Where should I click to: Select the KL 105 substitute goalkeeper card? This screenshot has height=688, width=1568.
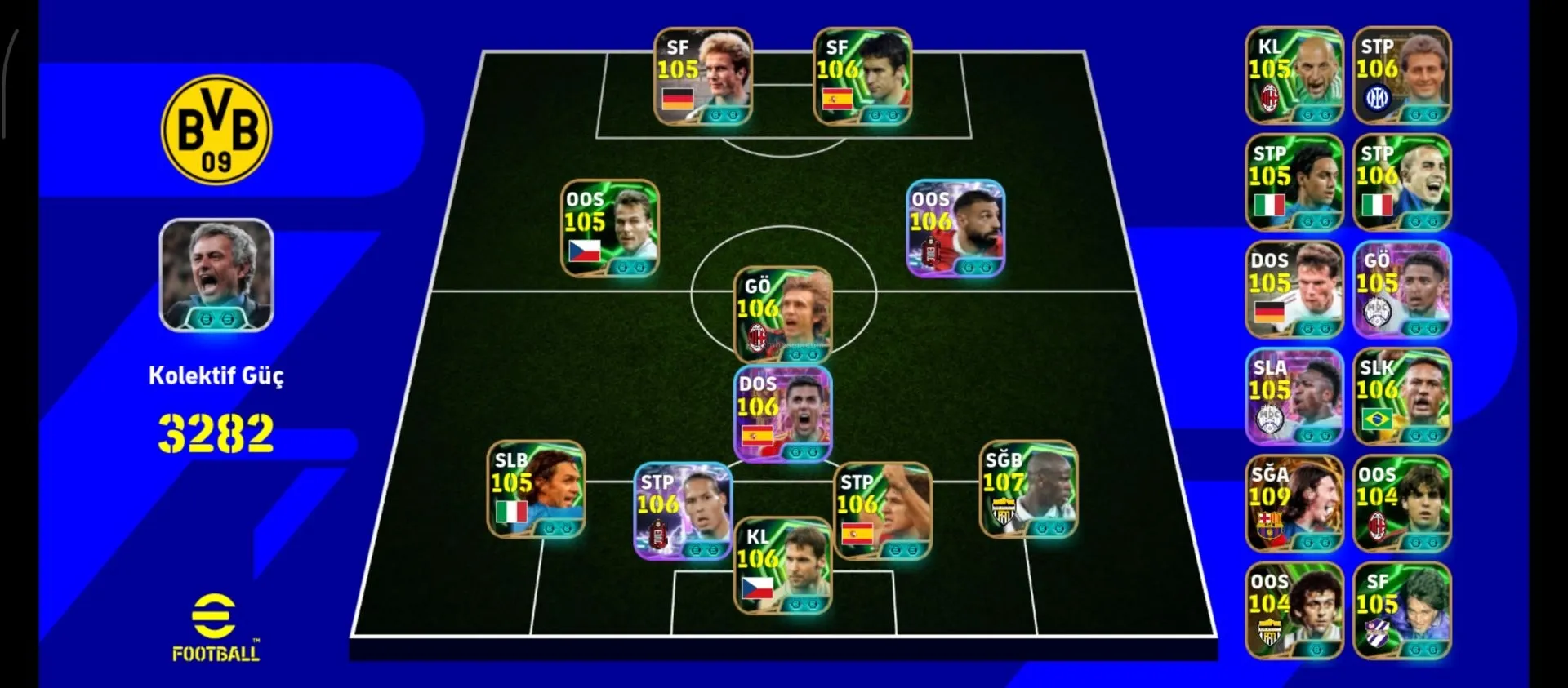(1294, 75)
